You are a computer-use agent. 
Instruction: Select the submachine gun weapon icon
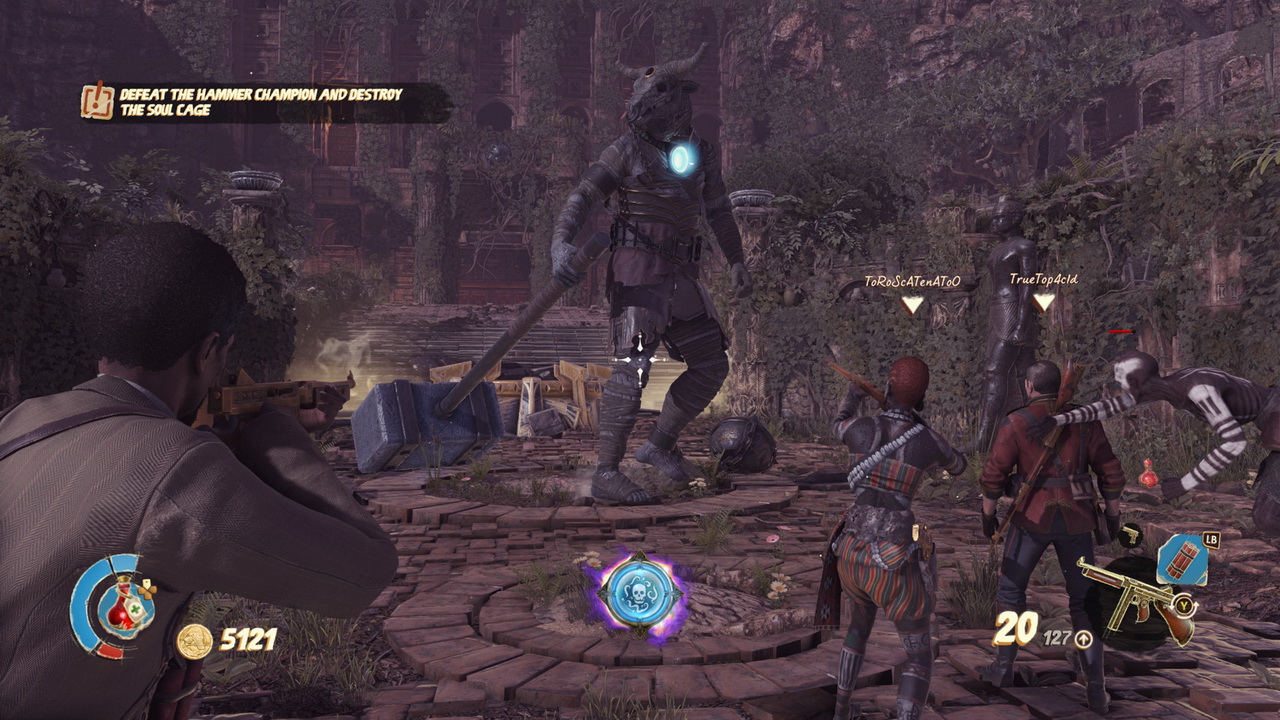(1135, 597)
